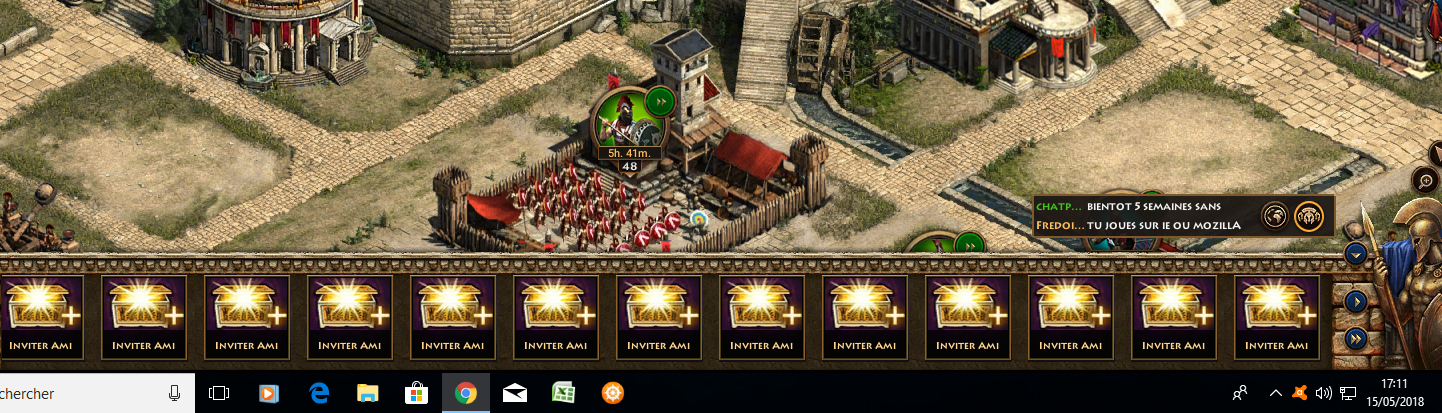
Task: Collapse the friends bar with the down arrow
Action: (1356, 253)
